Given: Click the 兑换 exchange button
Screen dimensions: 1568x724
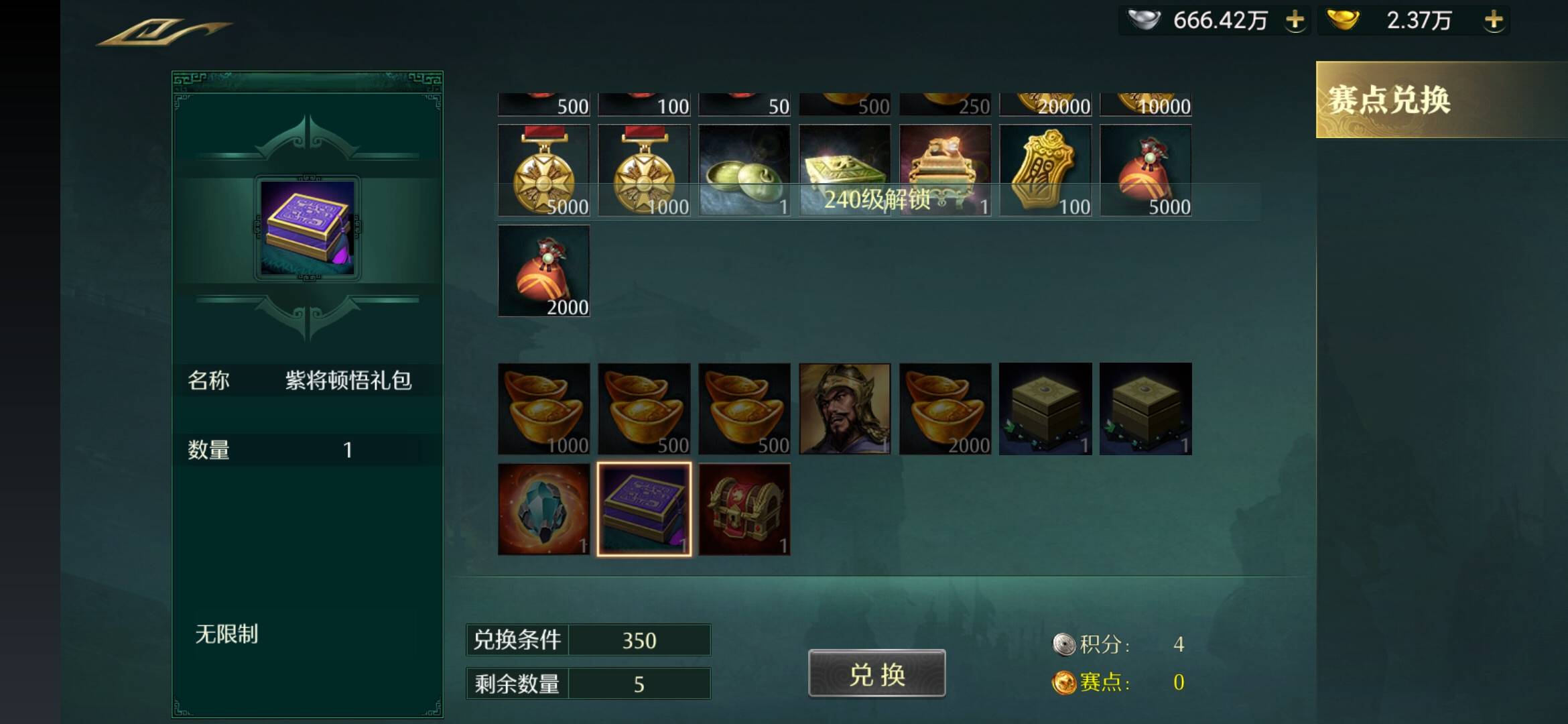Looking at the screenshot, I should pos(876,674).
